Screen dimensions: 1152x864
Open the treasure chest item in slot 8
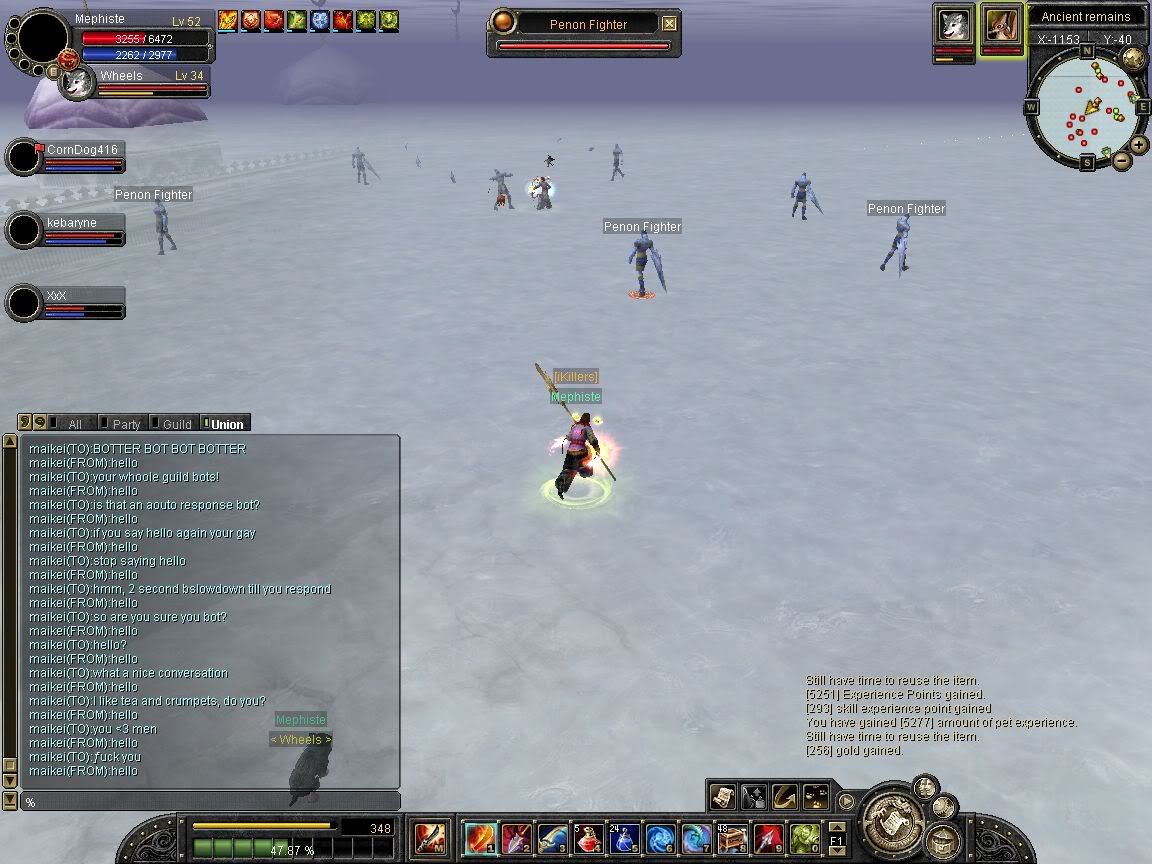[x=733, y=838]
